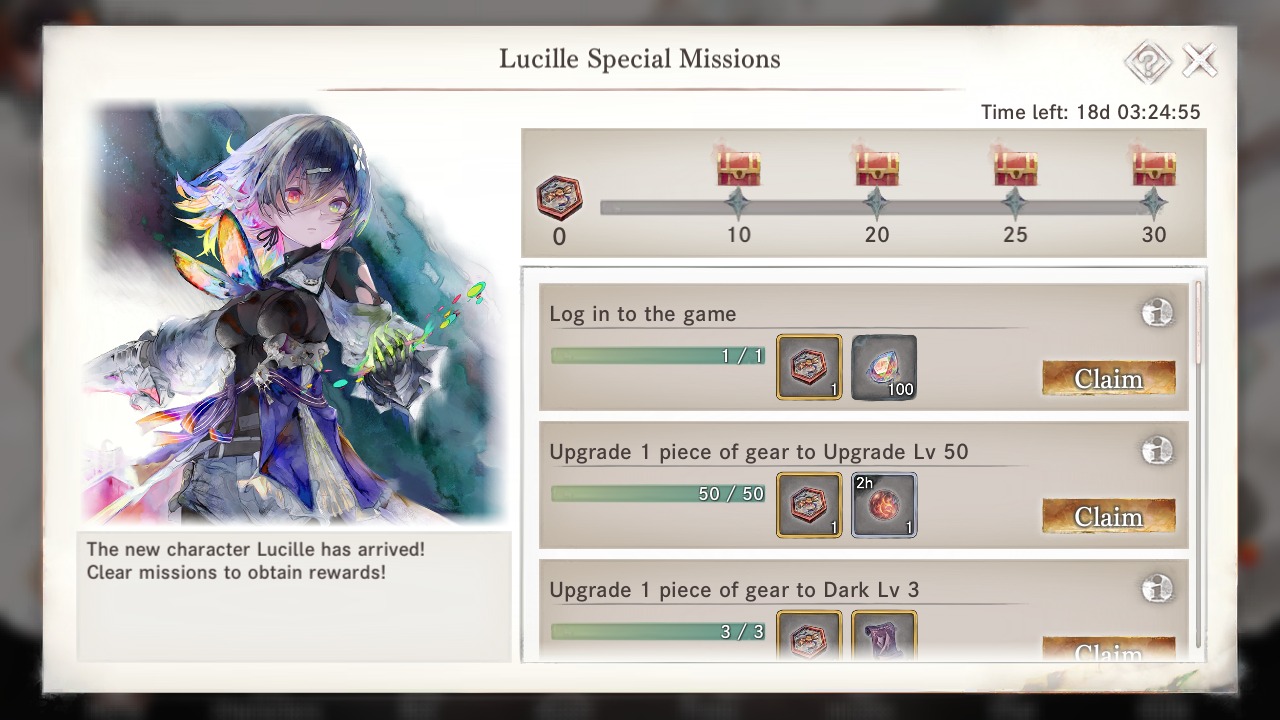Select the medal reward in the login mission
1280x720 pixels.
tap(809, 368)
